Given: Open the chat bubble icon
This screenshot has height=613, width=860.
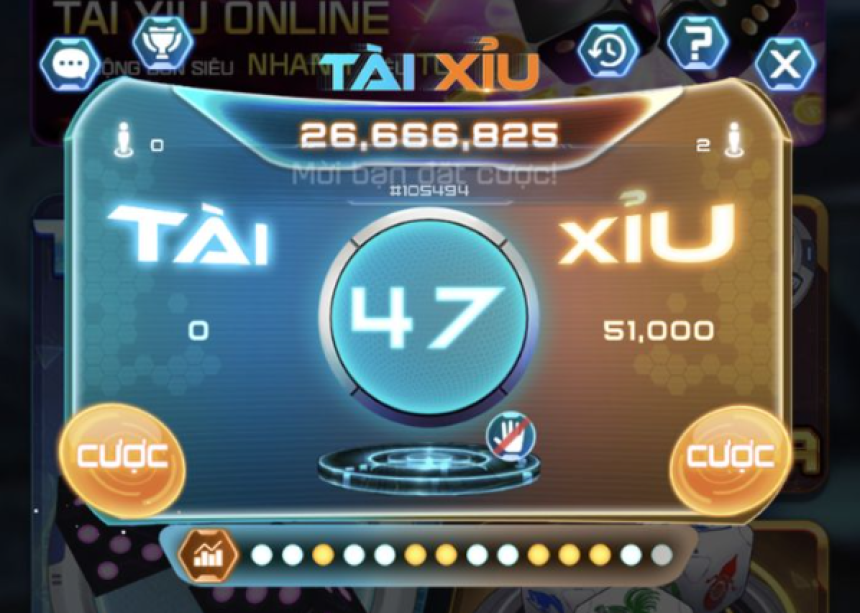Looking at the screenshot, I should click(69, 64).
